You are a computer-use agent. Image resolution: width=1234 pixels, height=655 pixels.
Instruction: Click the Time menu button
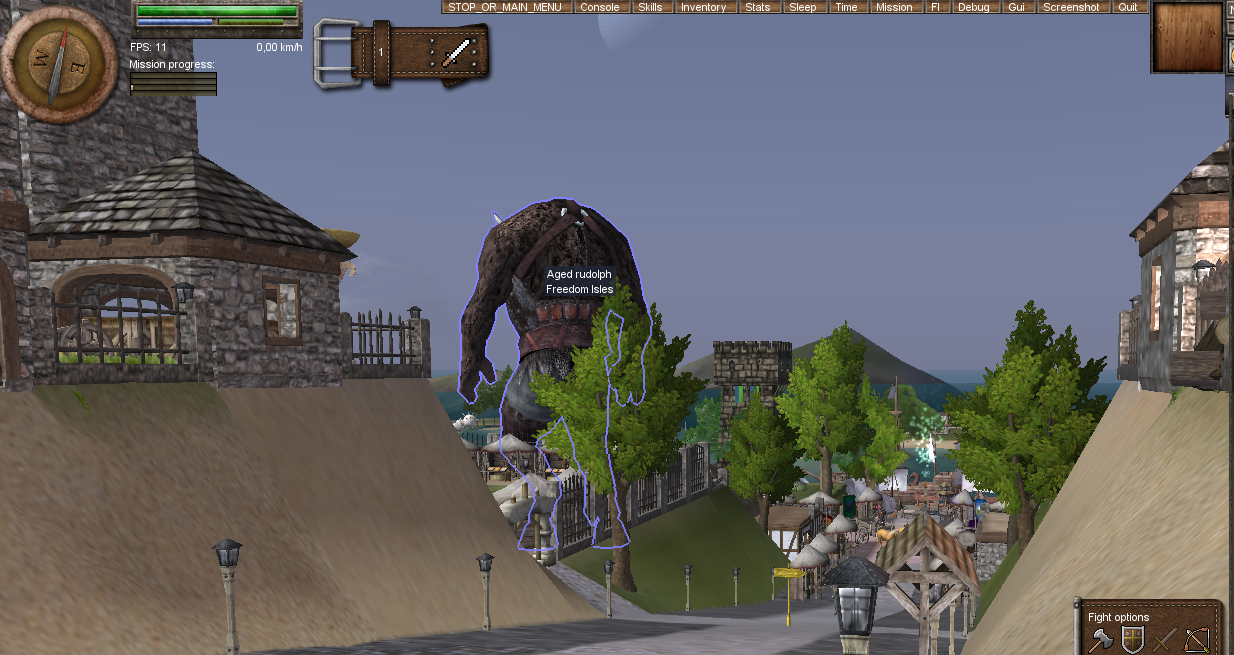pyautogui.click(x=846, y=7)
